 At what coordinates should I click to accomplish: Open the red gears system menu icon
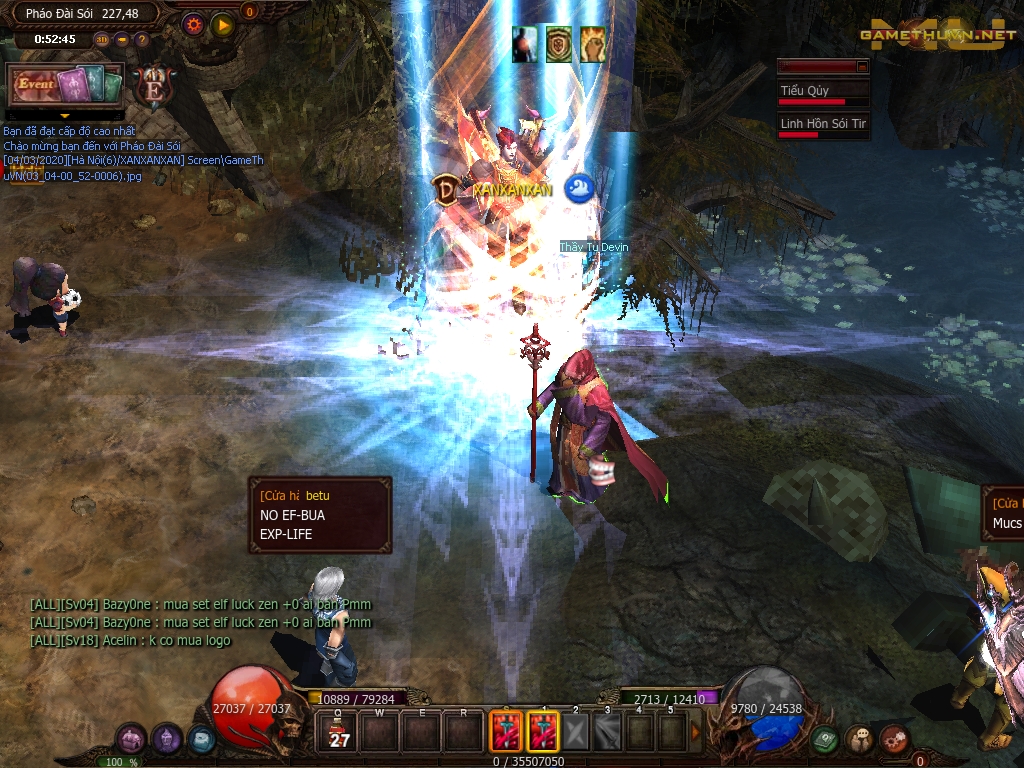coord(893,740)
